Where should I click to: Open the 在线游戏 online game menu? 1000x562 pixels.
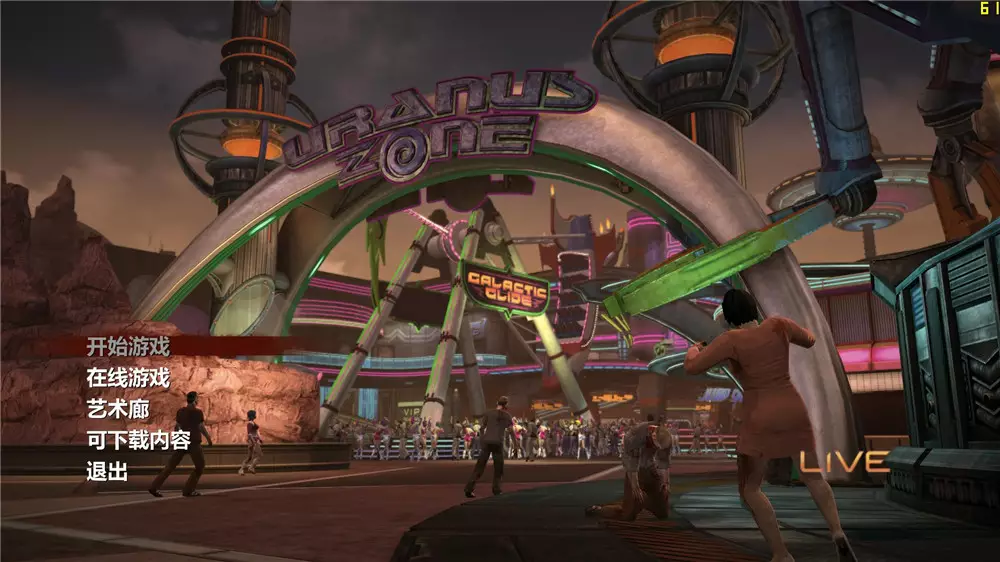128,378
